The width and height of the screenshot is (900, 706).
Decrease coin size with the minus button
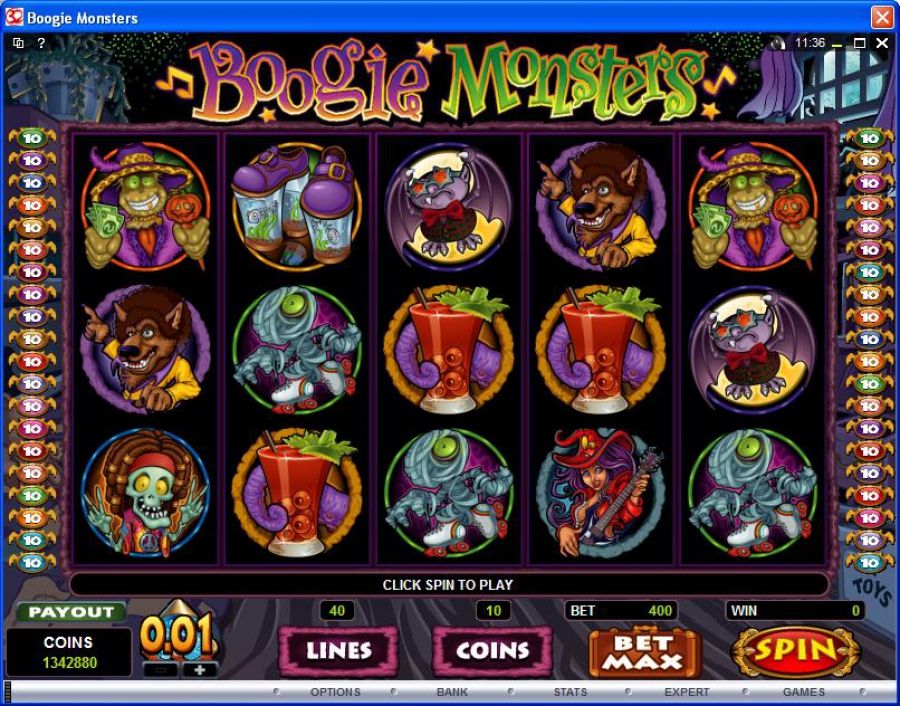160,670
